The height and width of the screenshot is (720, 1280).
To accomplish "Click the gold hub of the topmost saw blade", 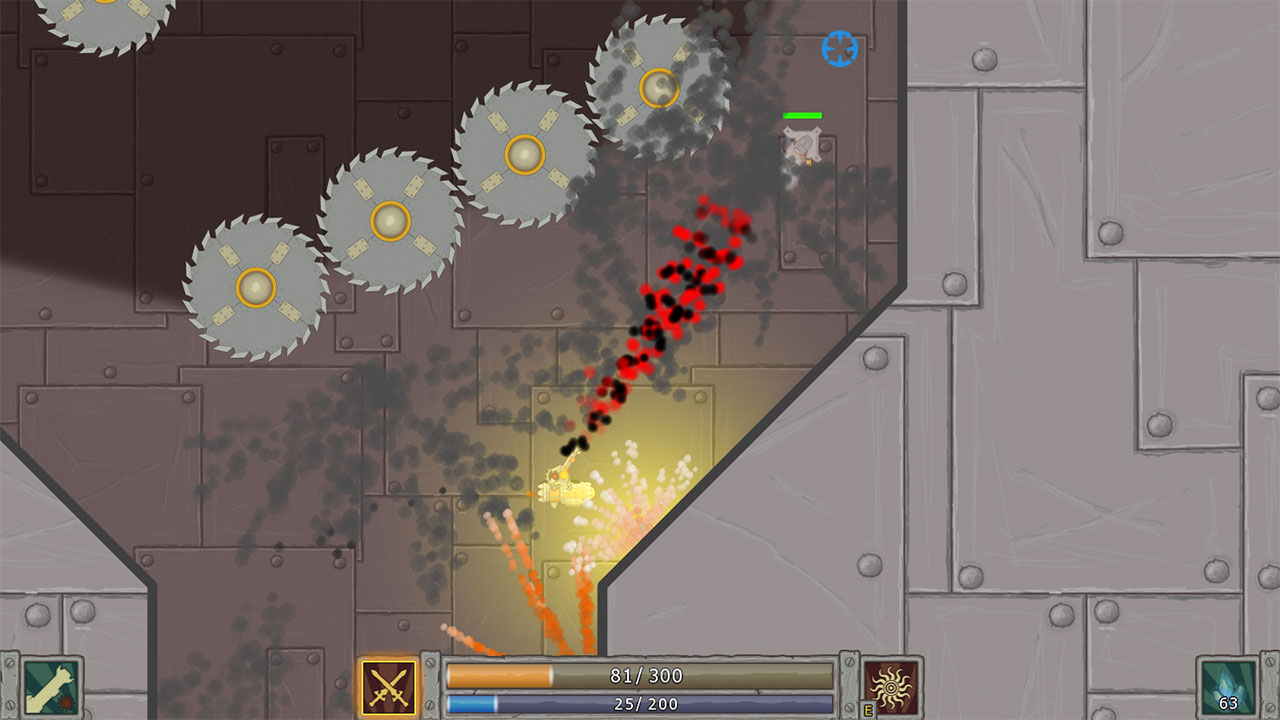I will (x=659, y=89).
